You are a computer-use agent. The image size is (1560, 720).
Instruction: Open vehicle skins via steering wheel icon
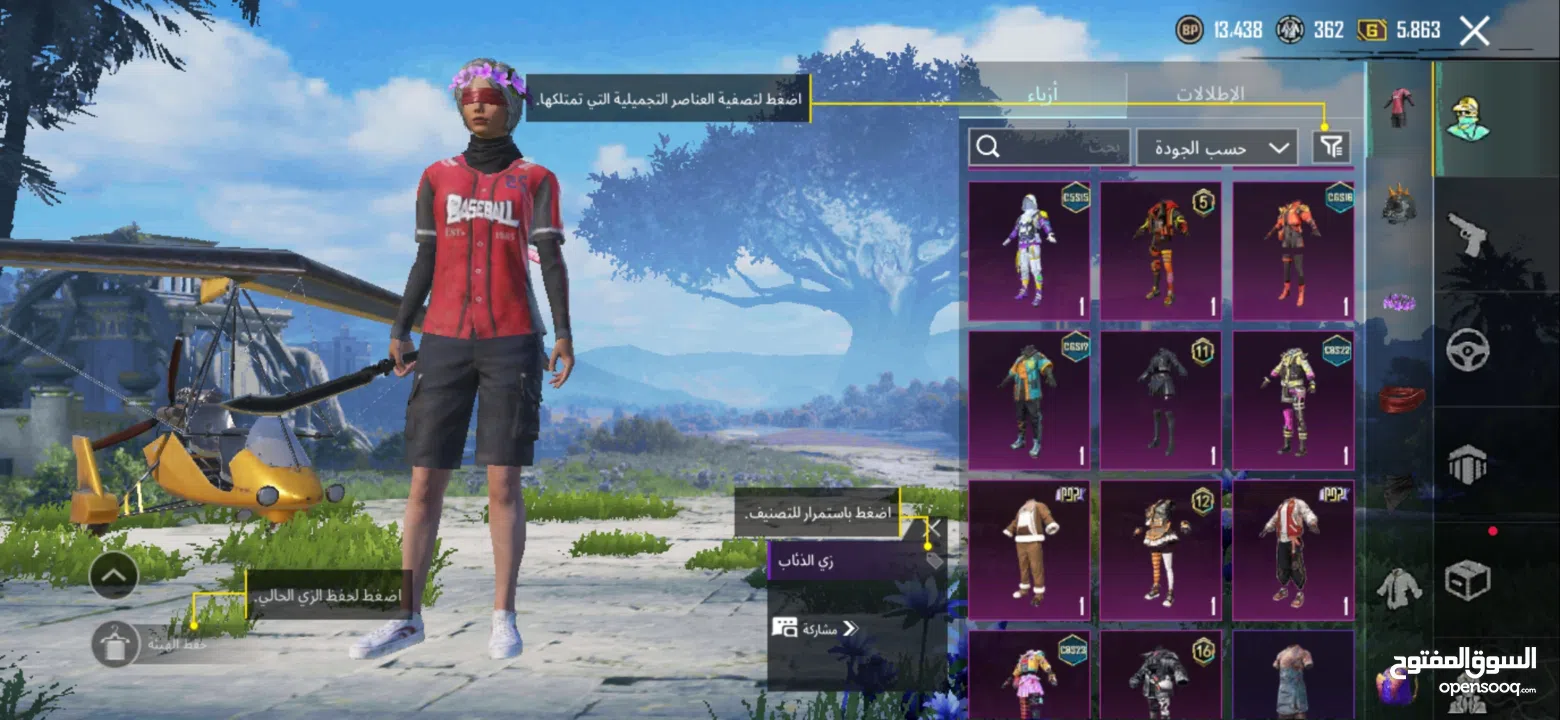1469,349
